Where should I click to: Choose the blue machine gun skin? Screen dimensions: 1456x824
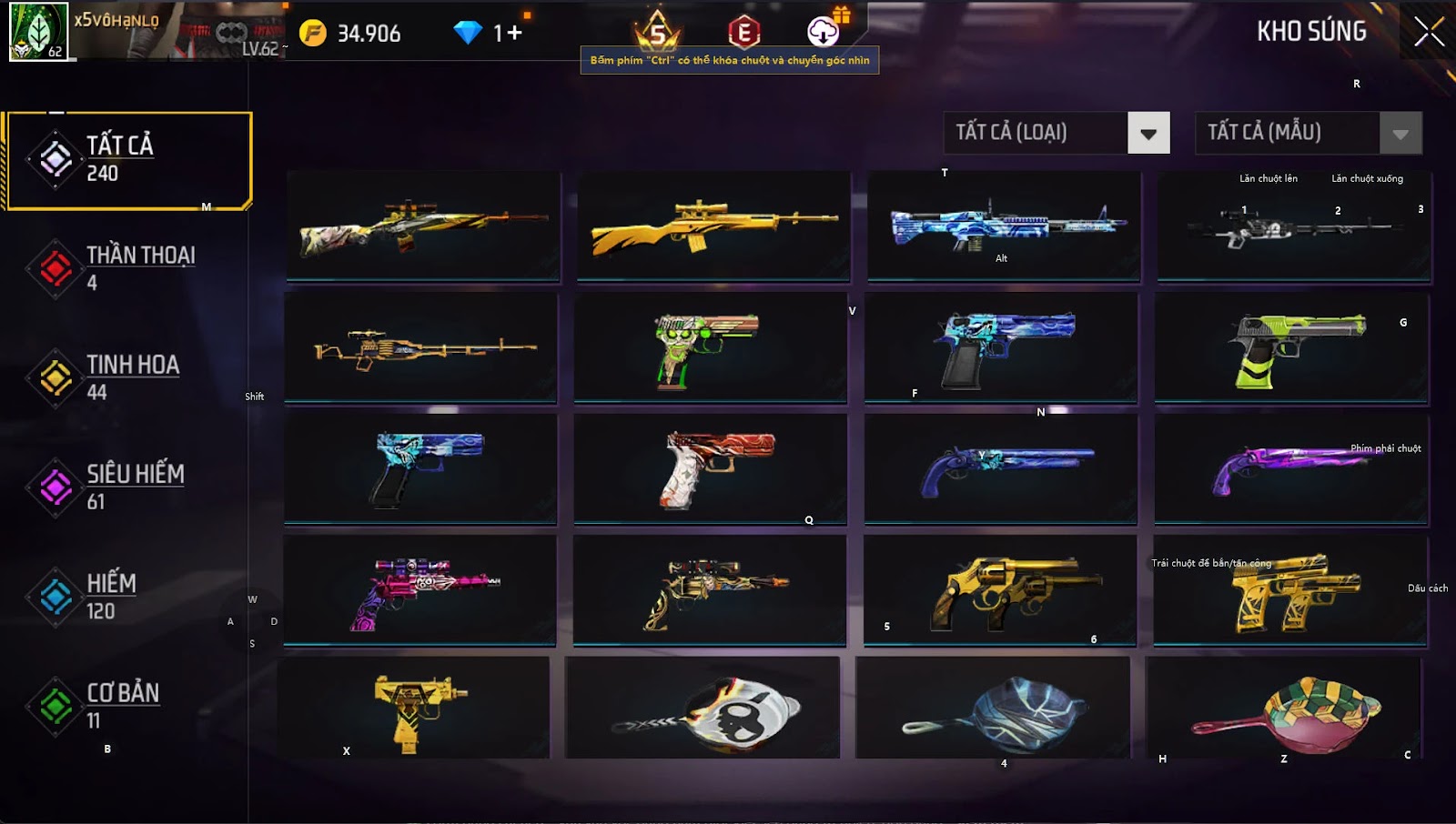(x=1004, y=226)
